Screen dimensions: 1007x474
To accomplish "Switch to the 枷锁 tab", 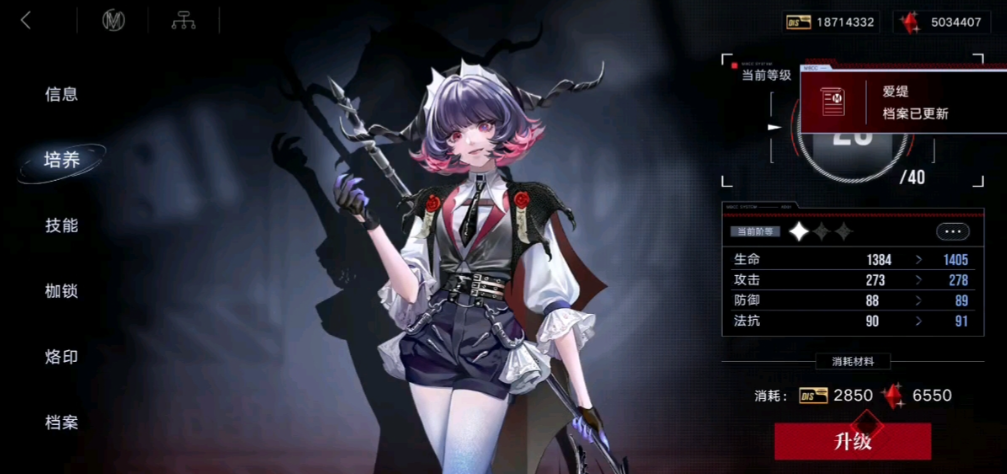I will click(61, 291).
